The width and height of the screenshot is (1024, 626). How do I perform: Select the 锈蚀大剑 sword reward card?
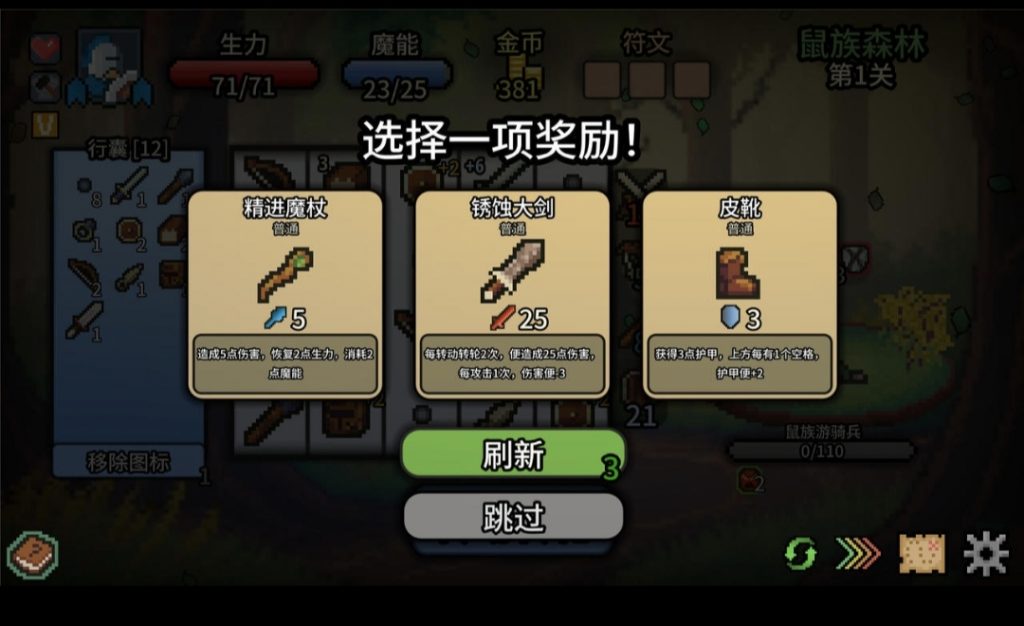click(x=512, y=293)
